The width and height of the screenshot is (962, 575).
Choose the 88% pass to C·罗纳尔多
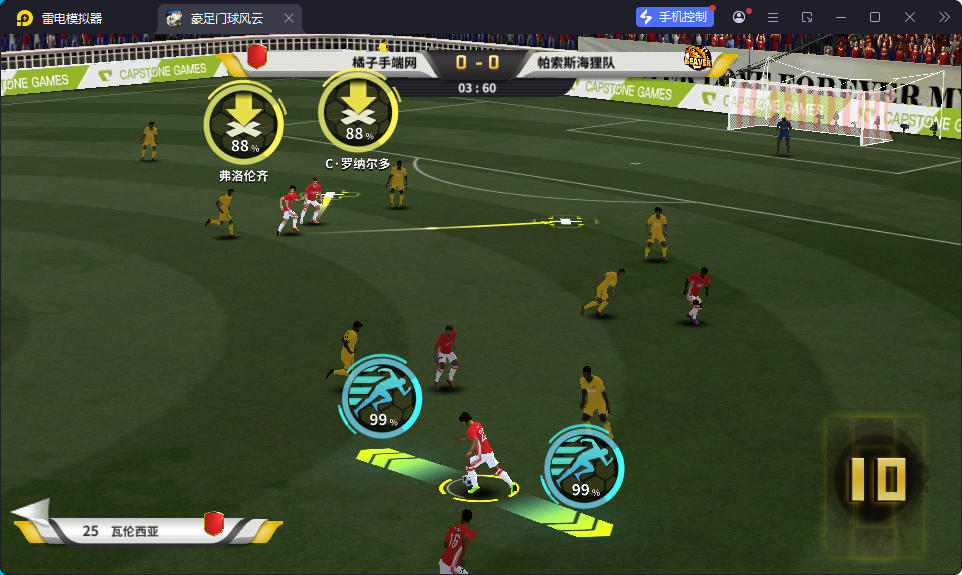pyautogui.click(x=357, y=115)
